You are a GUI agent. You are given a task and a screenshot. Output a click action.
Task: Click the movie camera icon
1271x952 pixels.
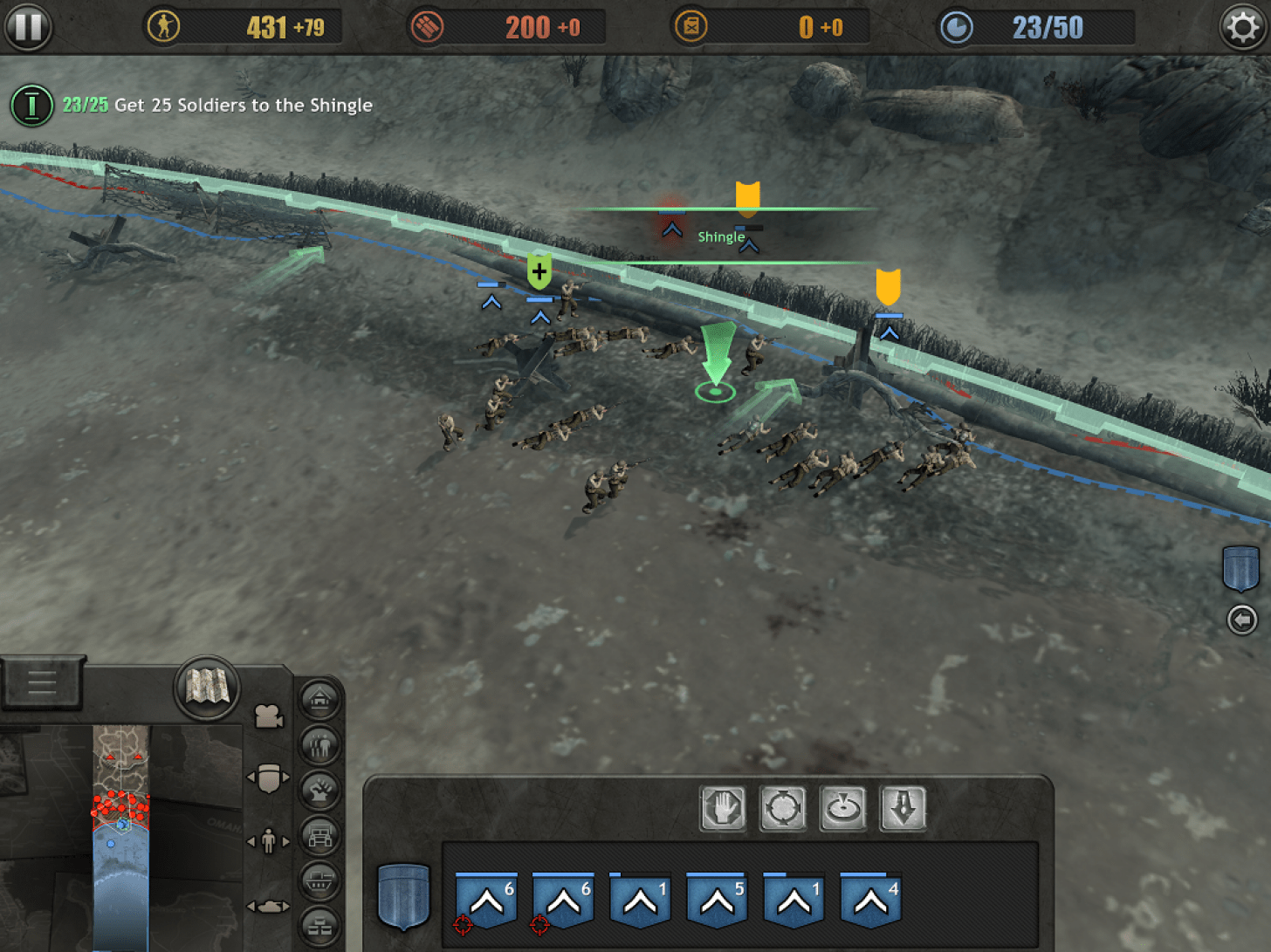[269, 716]
